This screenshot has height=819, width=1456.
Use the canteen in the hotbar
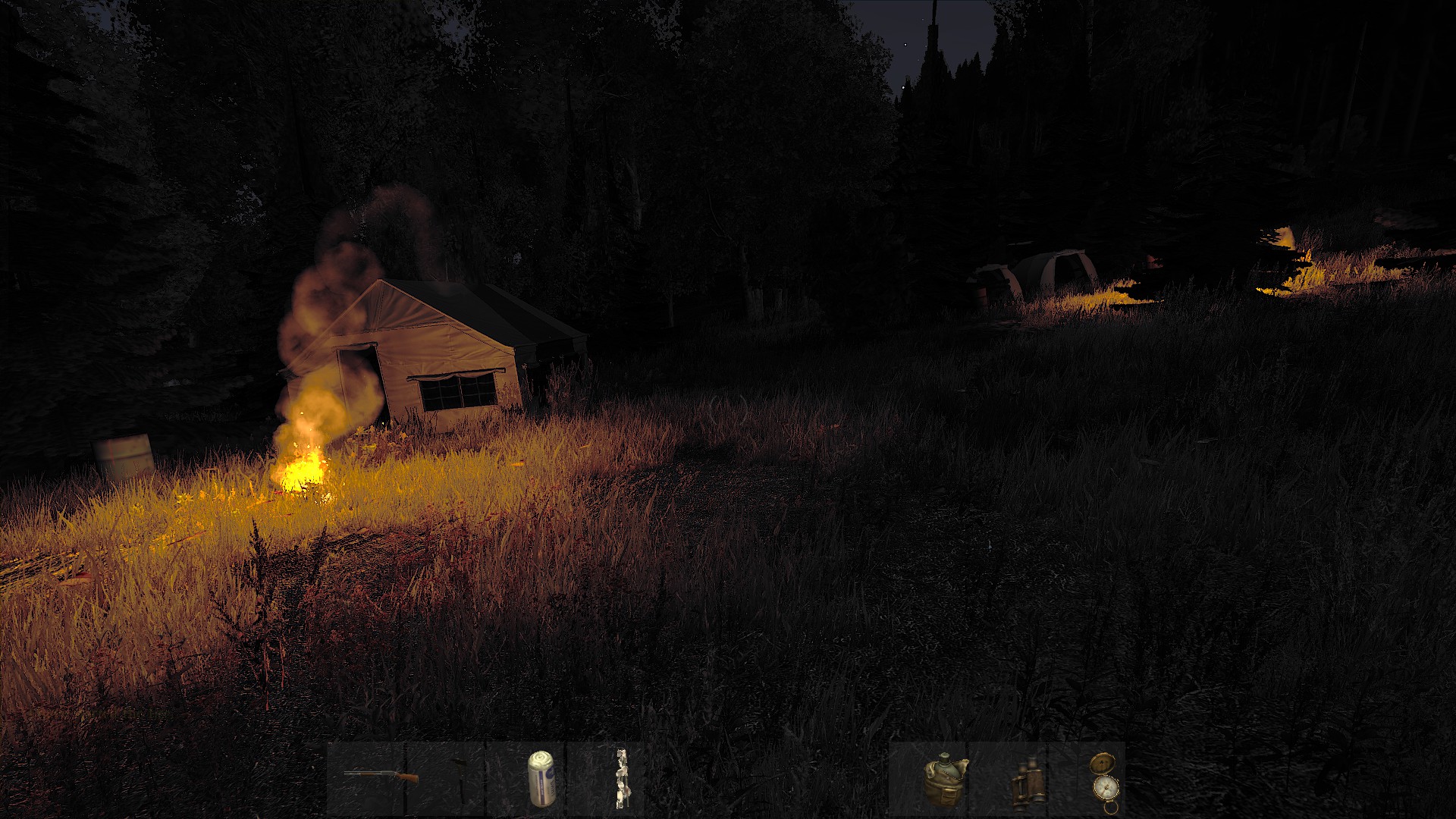coord(944,779)
